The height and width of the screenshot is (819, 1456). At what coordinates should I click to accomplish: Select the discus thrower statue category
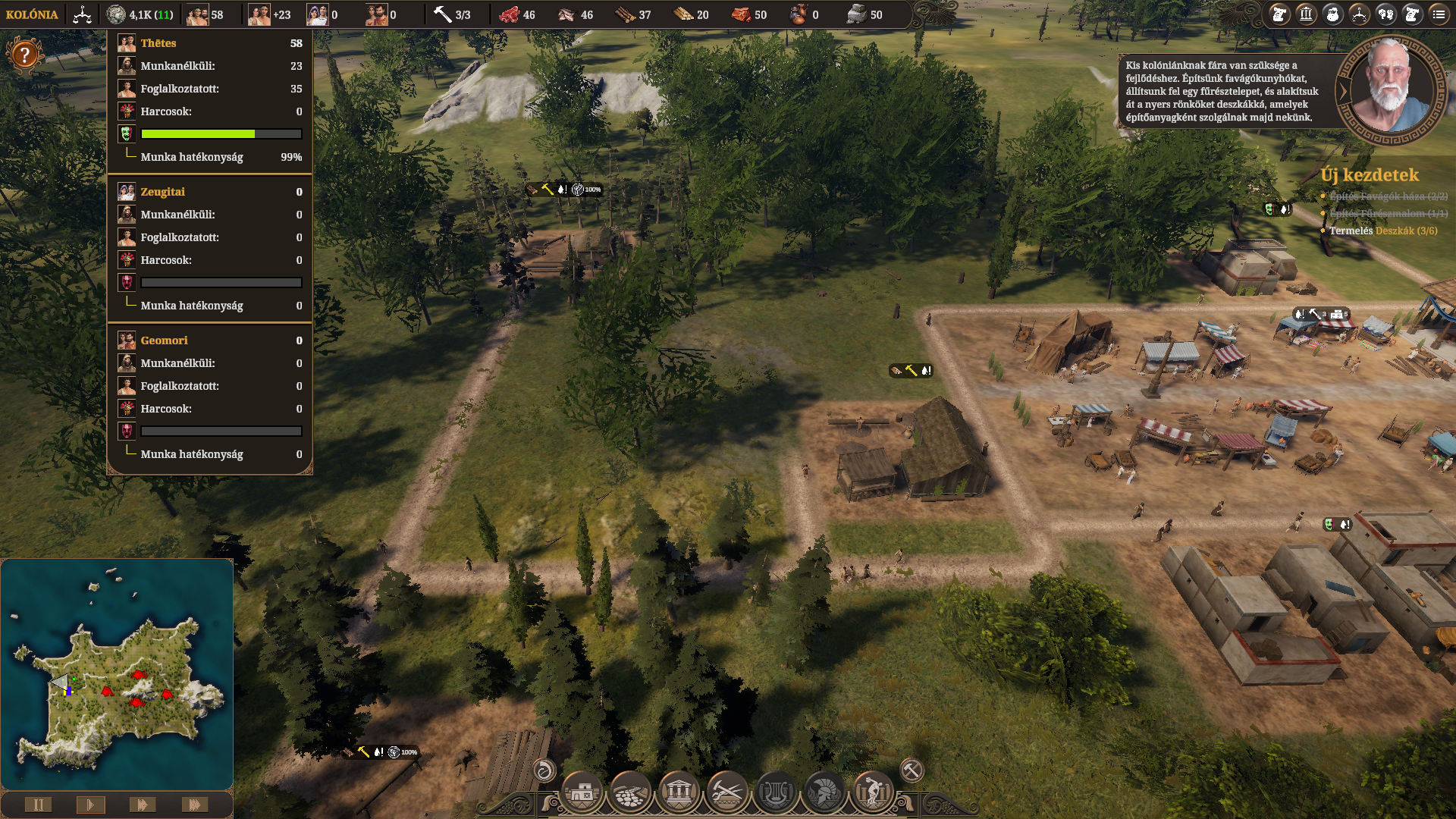873,793
